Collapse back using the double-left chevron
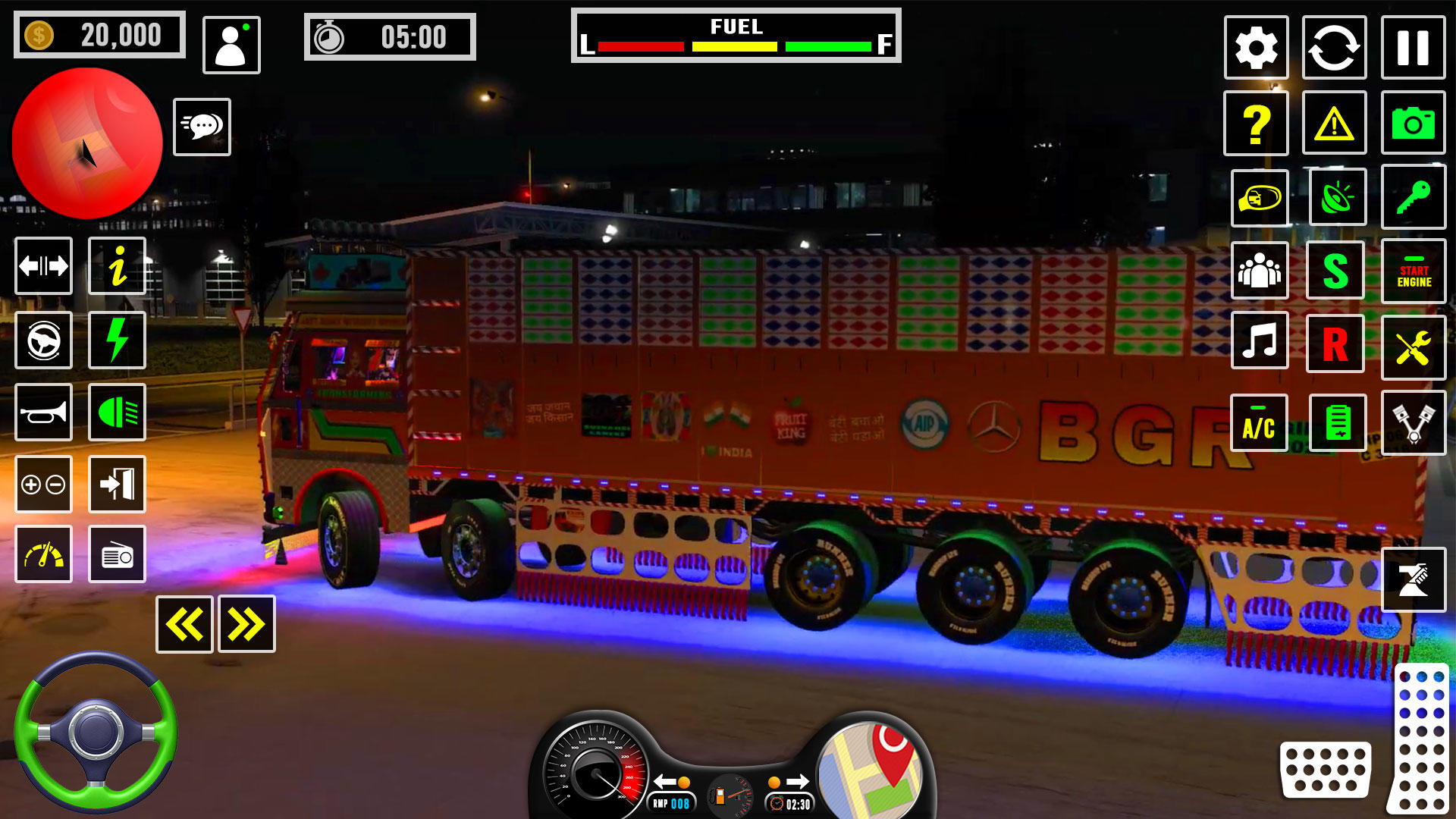The image size is (1456, 819). [184, 624]
